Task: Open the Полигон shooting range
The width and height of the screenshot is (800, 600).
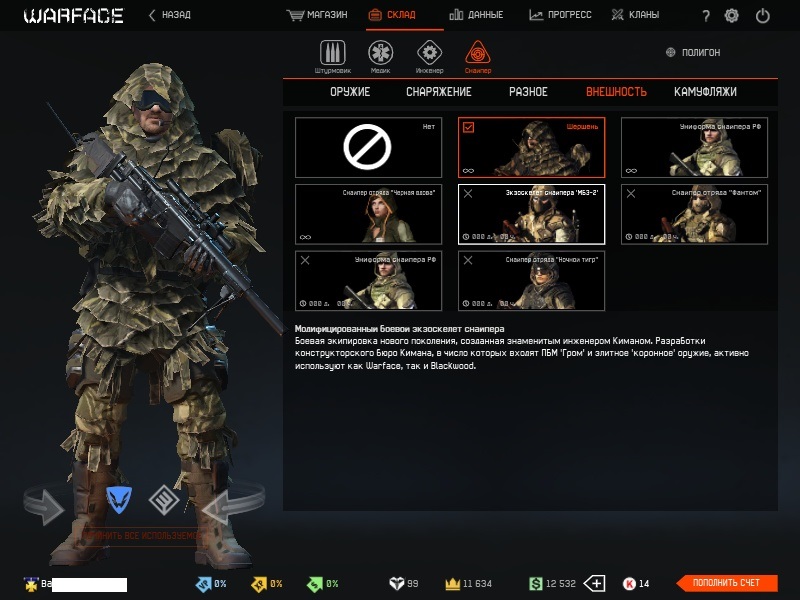Action: tap(693, 53)
